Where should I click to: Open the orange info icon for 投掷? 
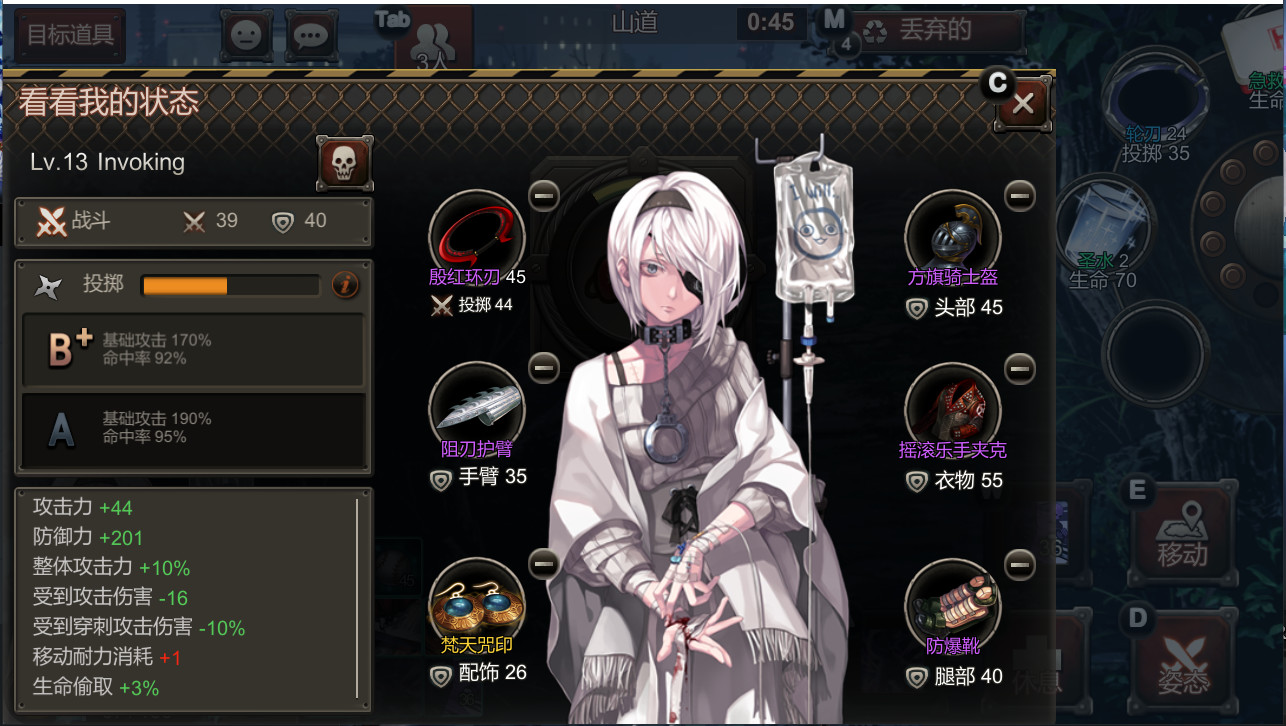tap(344, 285)
